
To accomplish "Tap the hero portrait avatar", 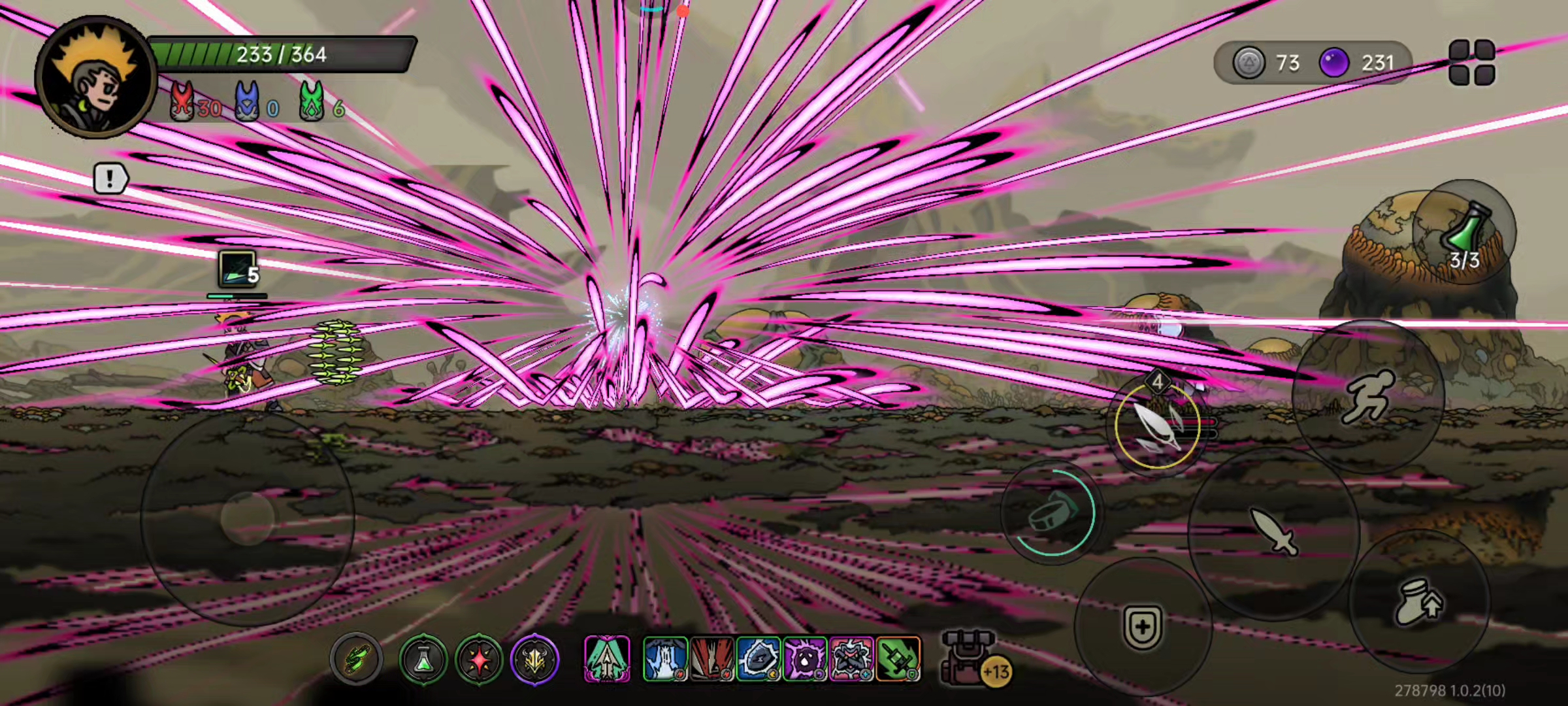I will click(95, 76).
